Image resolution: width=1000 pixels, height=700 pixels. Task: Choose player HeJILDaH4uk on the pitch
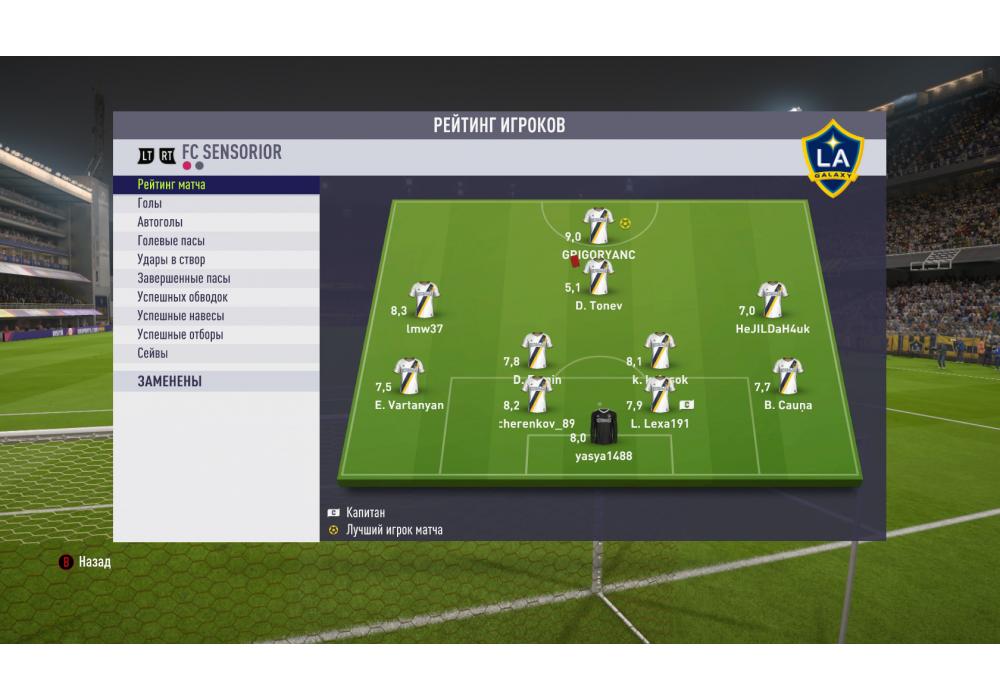coord(772,300)
